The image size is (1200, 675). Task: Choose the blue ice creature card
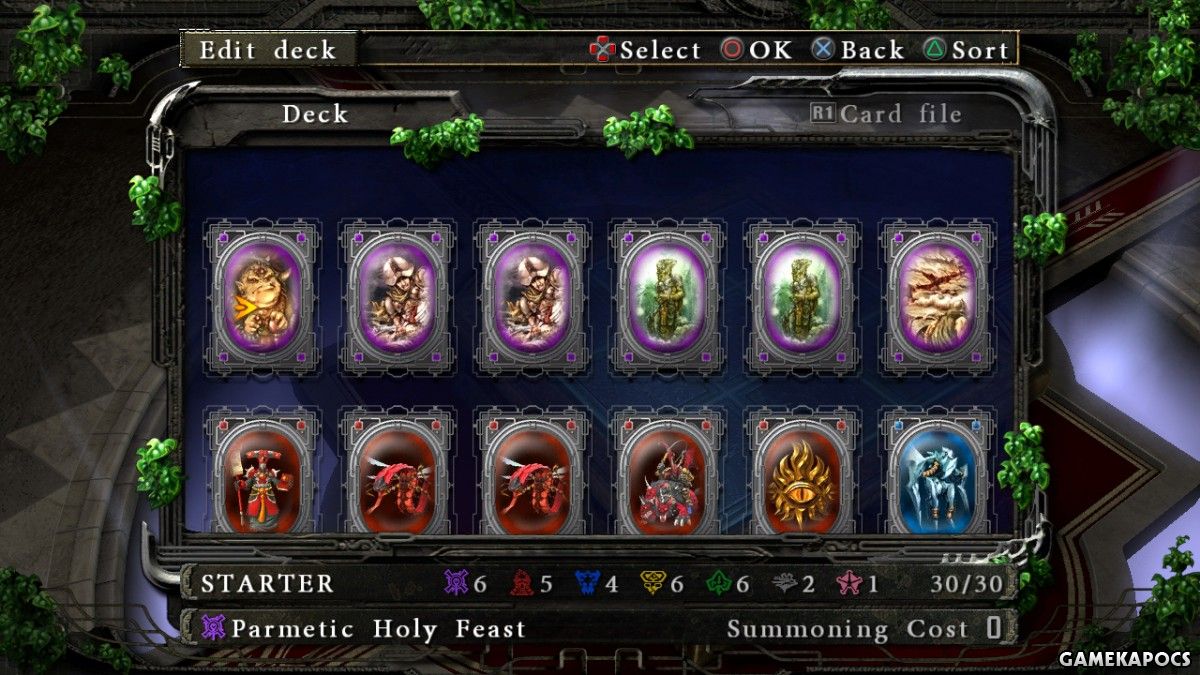point(937,480)
